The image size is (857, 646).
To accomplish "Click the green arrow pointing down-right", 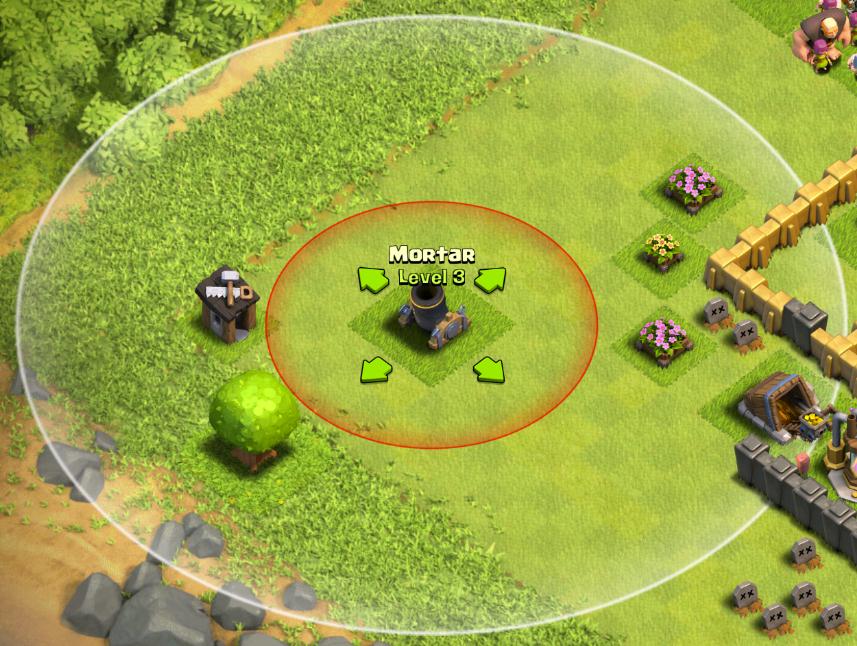I will pyautogui.click(x=488, y=370).
